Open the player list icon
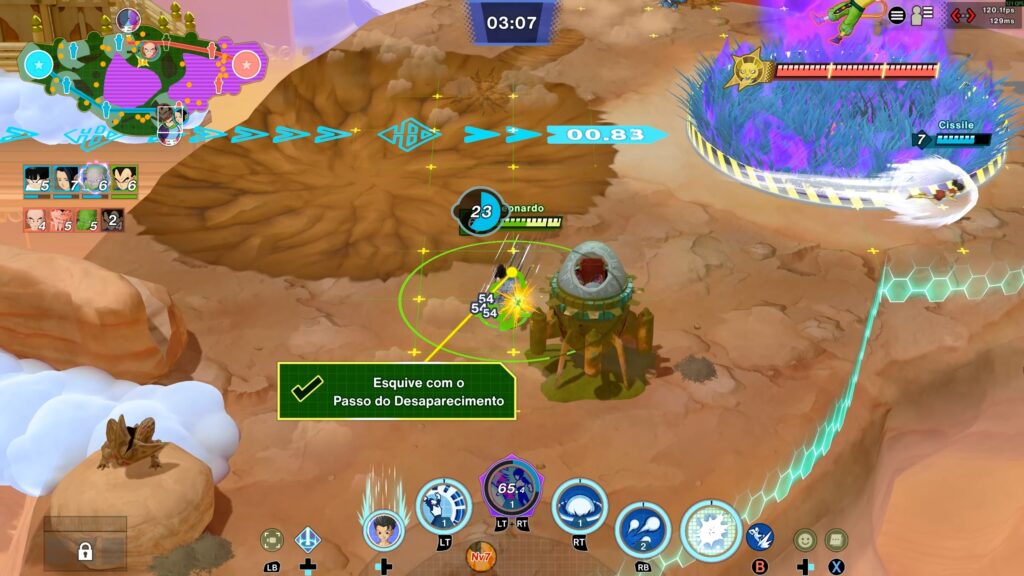The height and width of the screenshot is (576, 1024). click(x=921, y=15)
